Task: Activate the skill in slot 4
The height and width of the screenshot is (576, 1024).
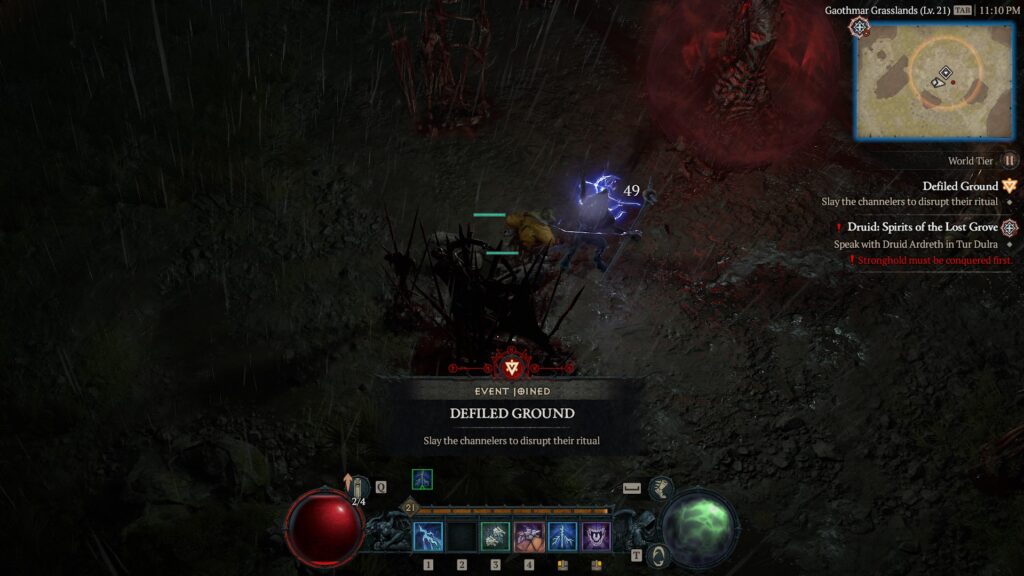Action: coord(529,537)
